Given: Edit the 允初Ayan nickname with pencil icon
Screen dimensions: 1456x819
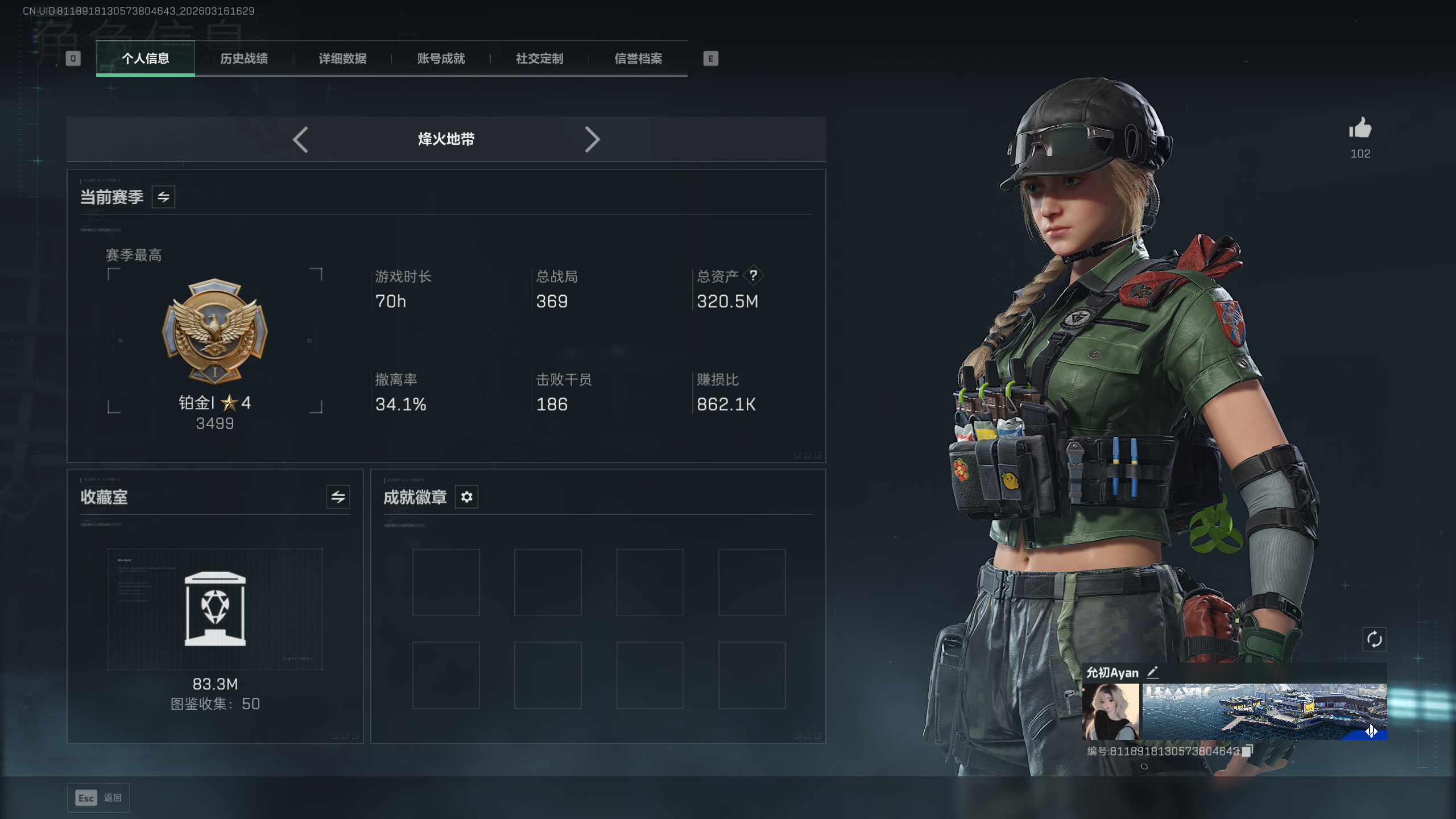Looking at the screenshot, I should (x=1152, y=672).
